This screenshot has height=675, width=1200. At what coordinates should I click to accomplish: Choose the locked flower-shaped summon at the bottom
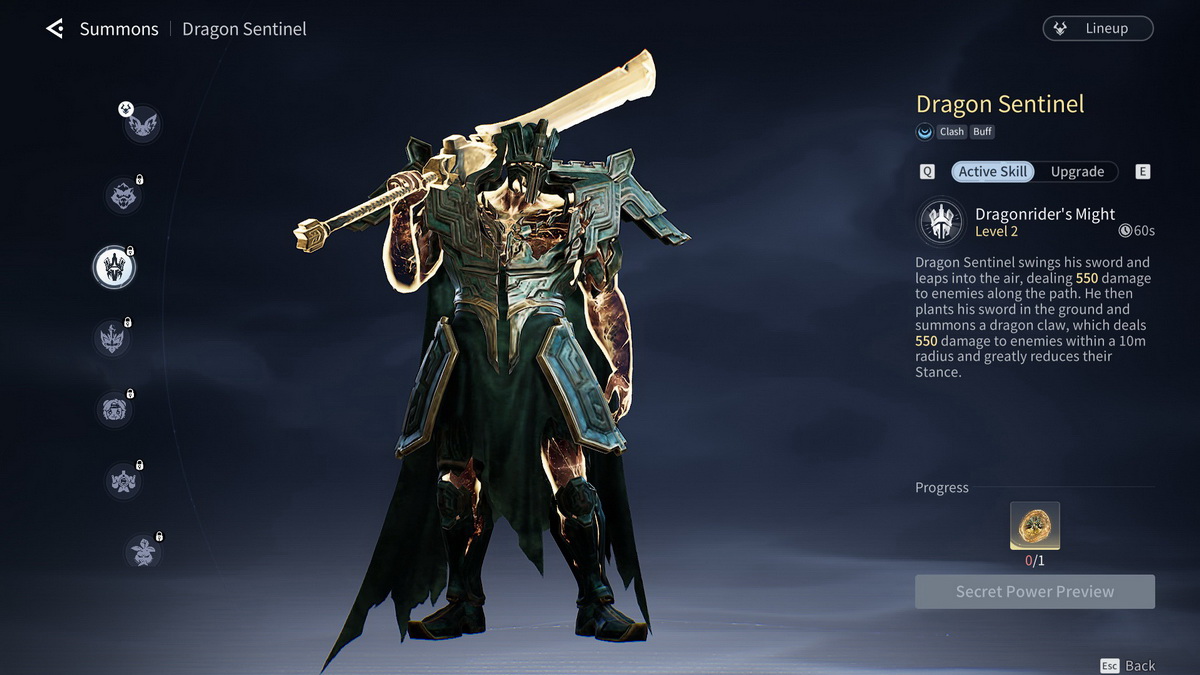point(143,552)
